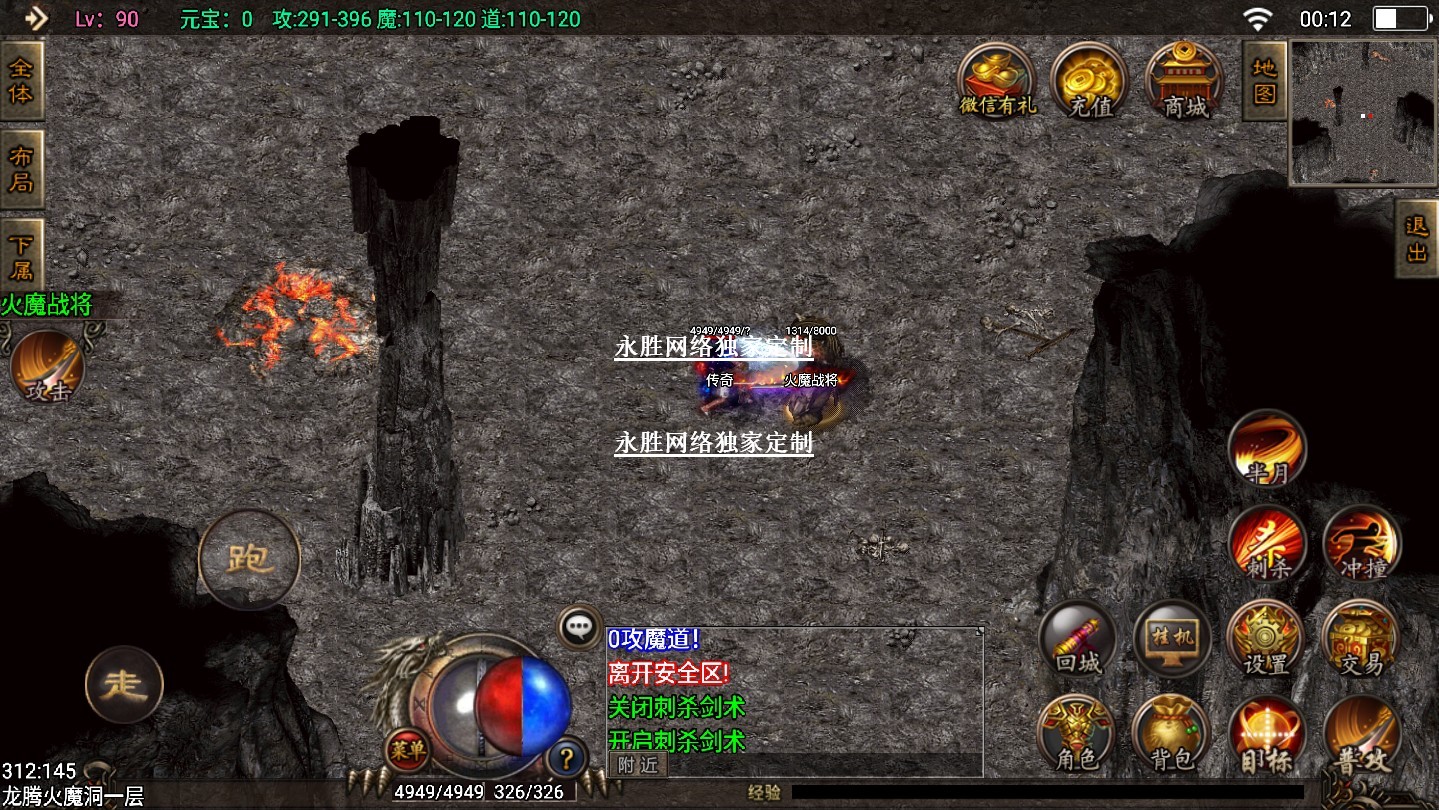Use the 回城 return-to-town scroll
Screen dimensions: 1439x810
1077,638
